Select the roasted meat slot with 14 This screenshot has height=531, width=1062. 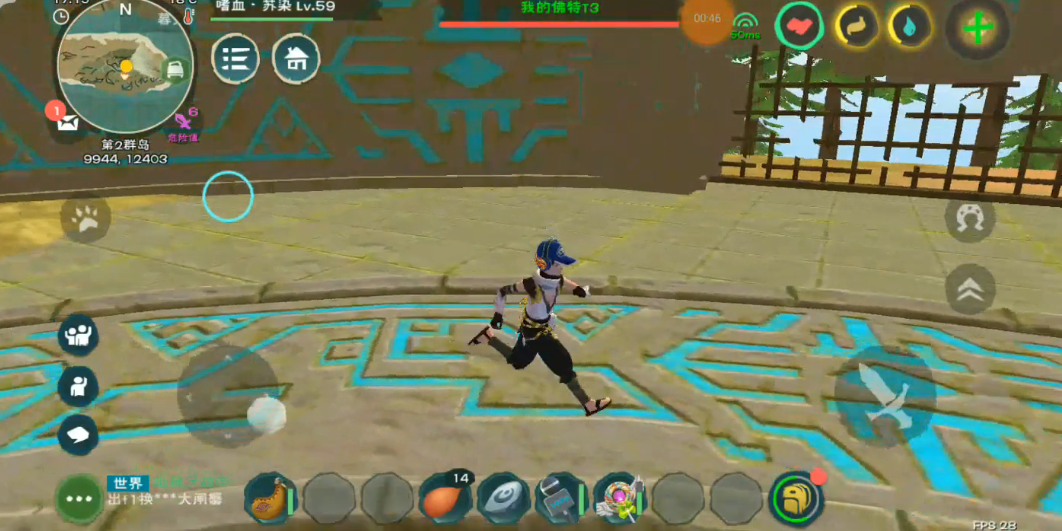445,497
